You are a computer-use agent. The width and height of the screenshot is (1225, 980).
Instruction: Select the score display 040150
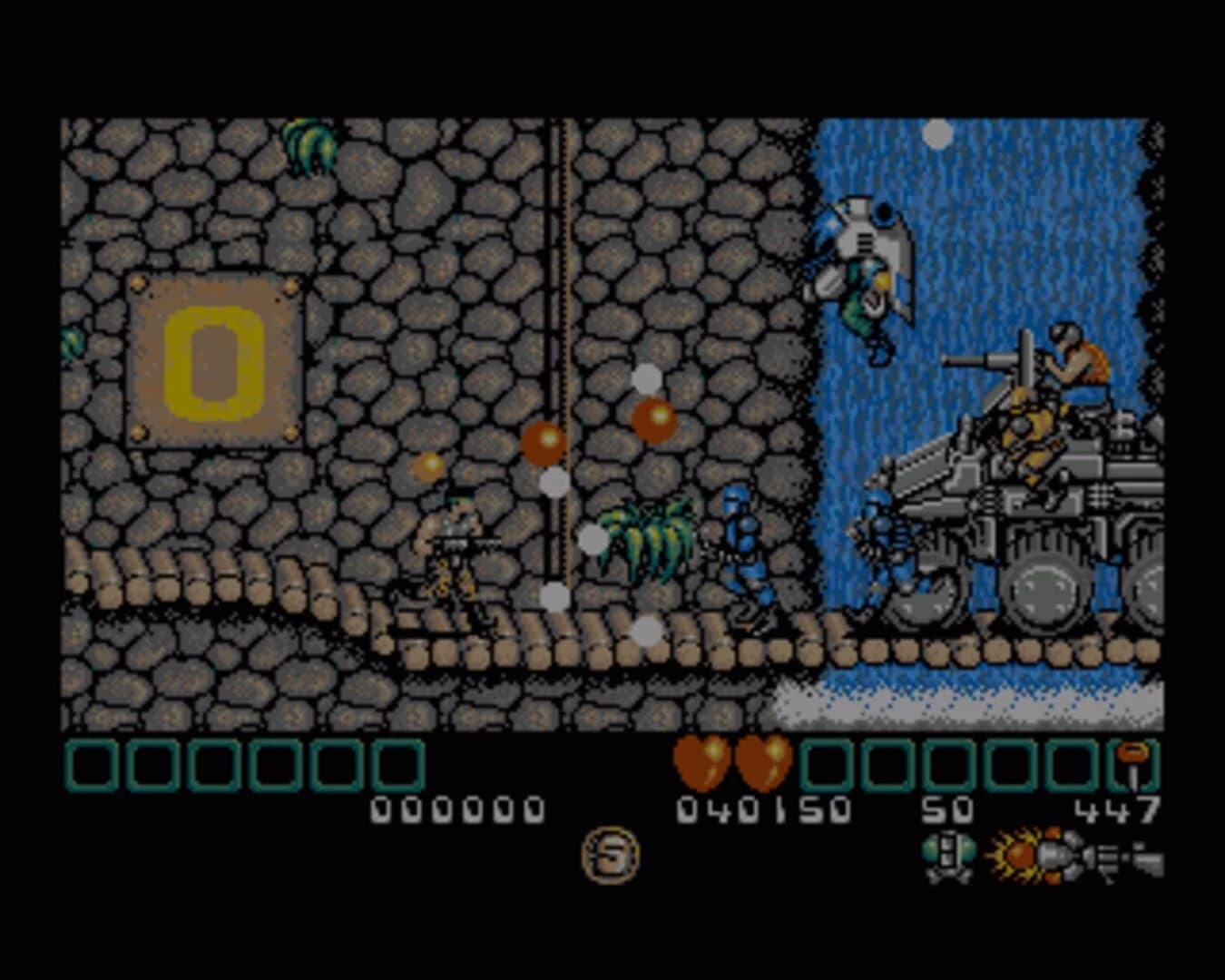765,808
